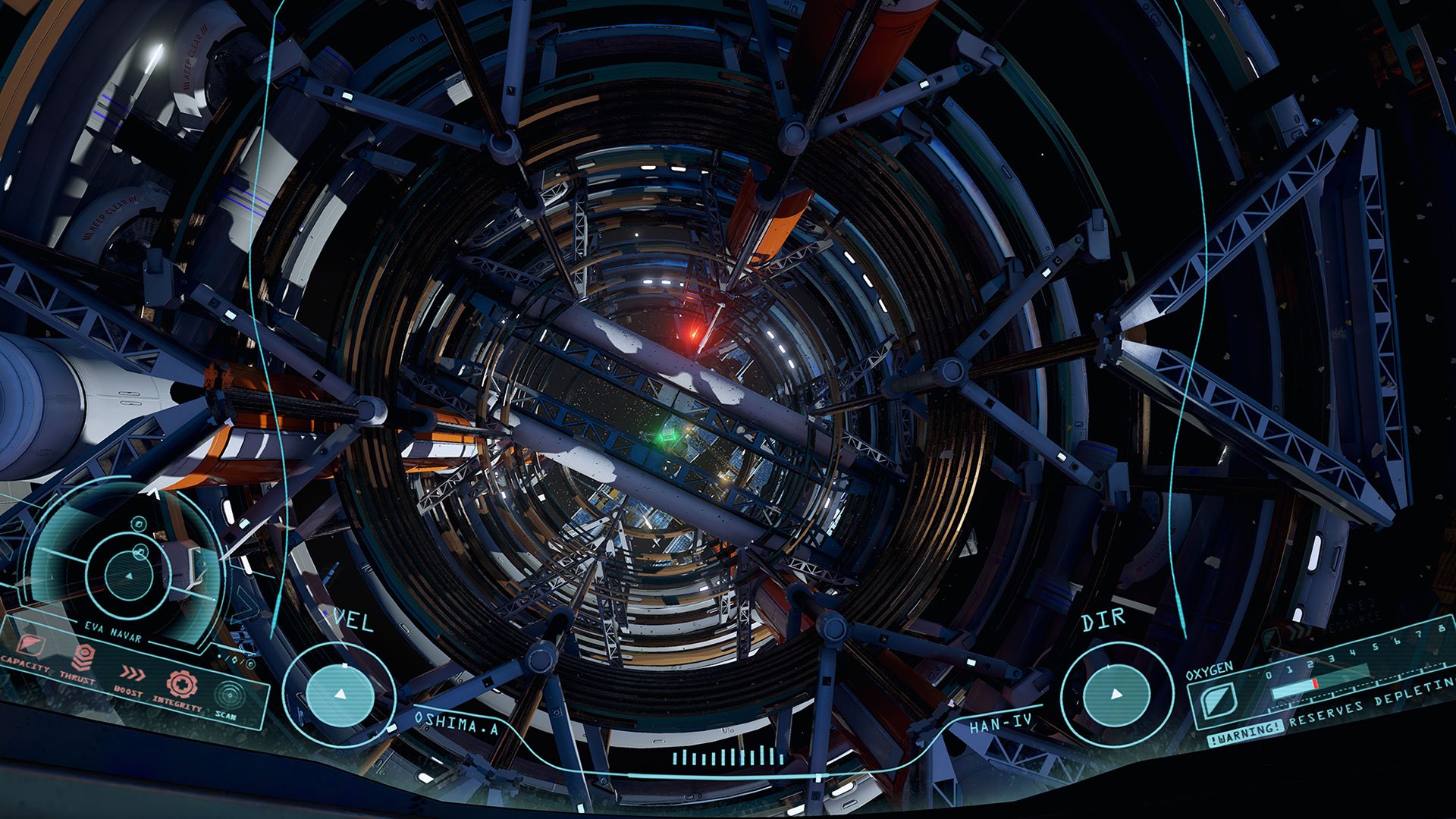Select the CAPACITY fuel icon
This screenshot has width=1456, height=819.
point(32,645)
